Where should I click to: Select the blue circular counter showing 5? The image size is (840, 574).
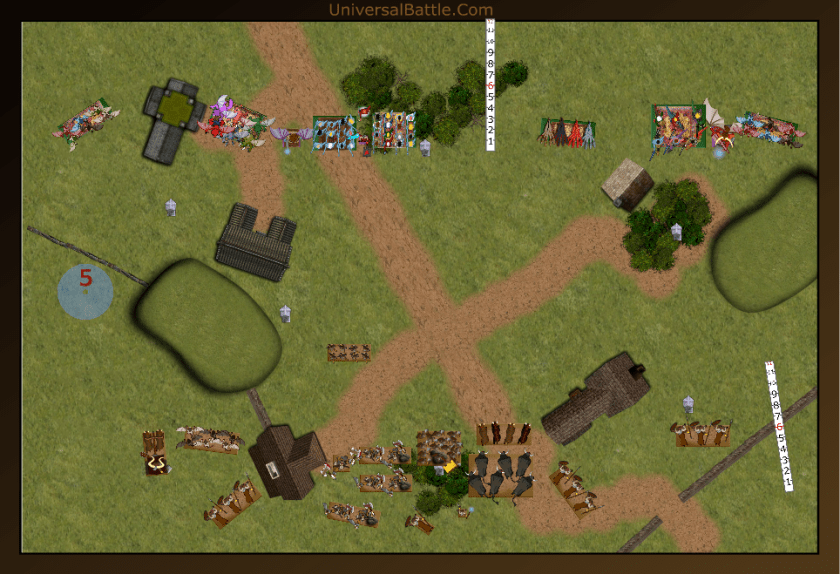pos(85,291)
